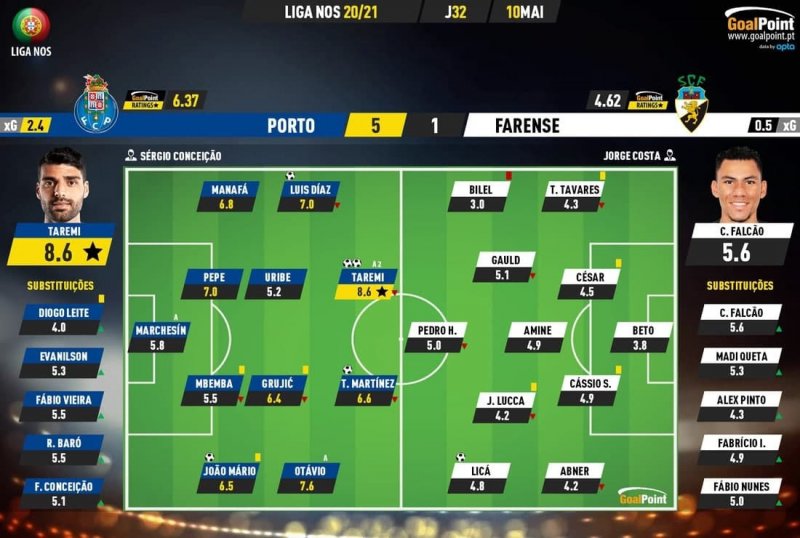
Task: Select Taremi's player card on the pitch
Action: pos(368,284)
